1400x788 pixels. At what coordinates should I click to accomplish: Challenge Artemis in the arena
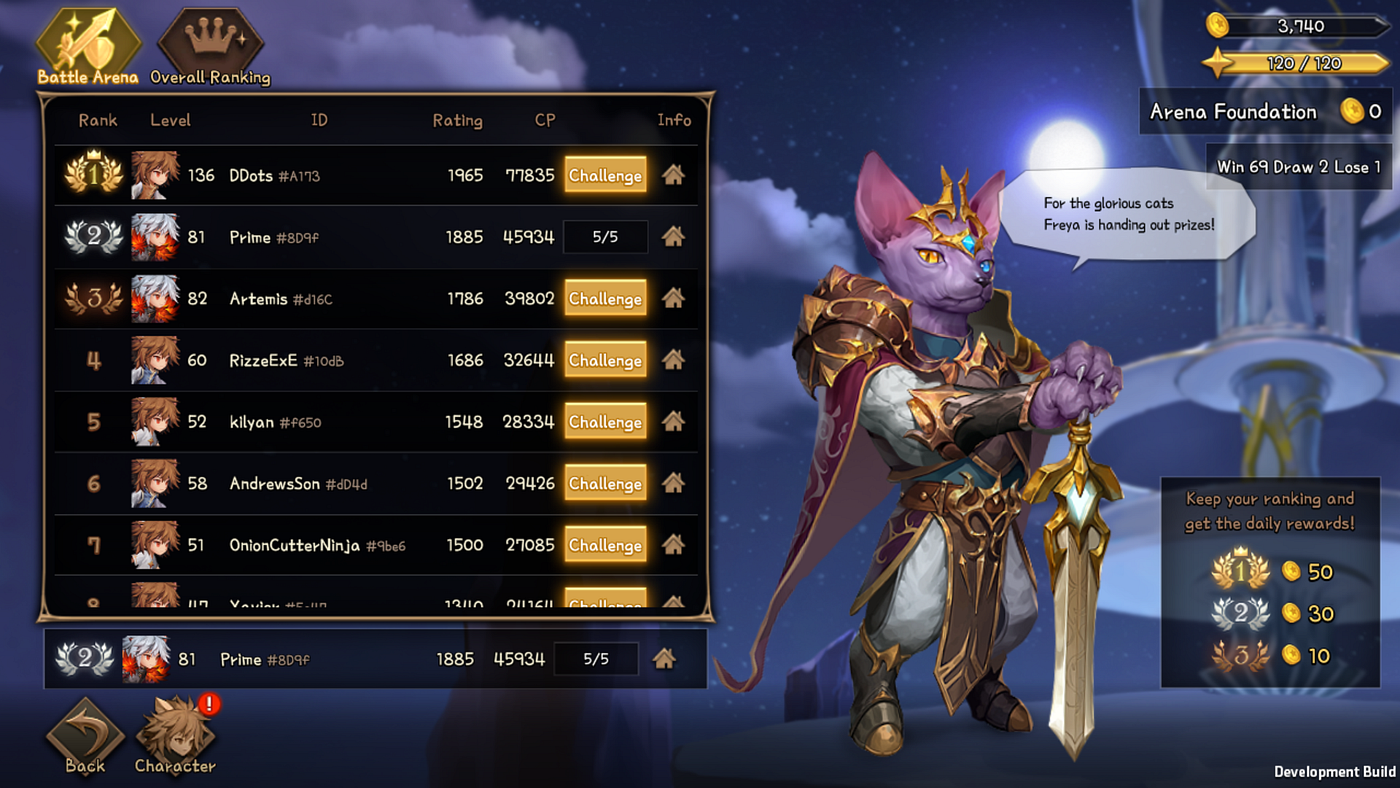pos(605,298)
